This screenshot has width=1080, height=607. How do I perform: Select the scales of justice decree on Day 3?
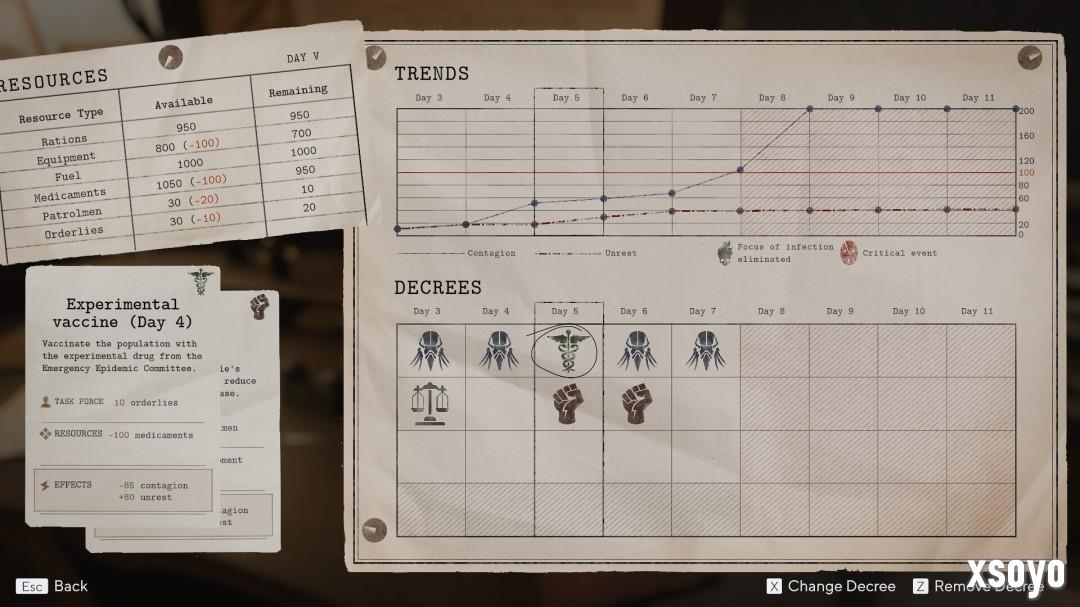(x=430, y=404)
